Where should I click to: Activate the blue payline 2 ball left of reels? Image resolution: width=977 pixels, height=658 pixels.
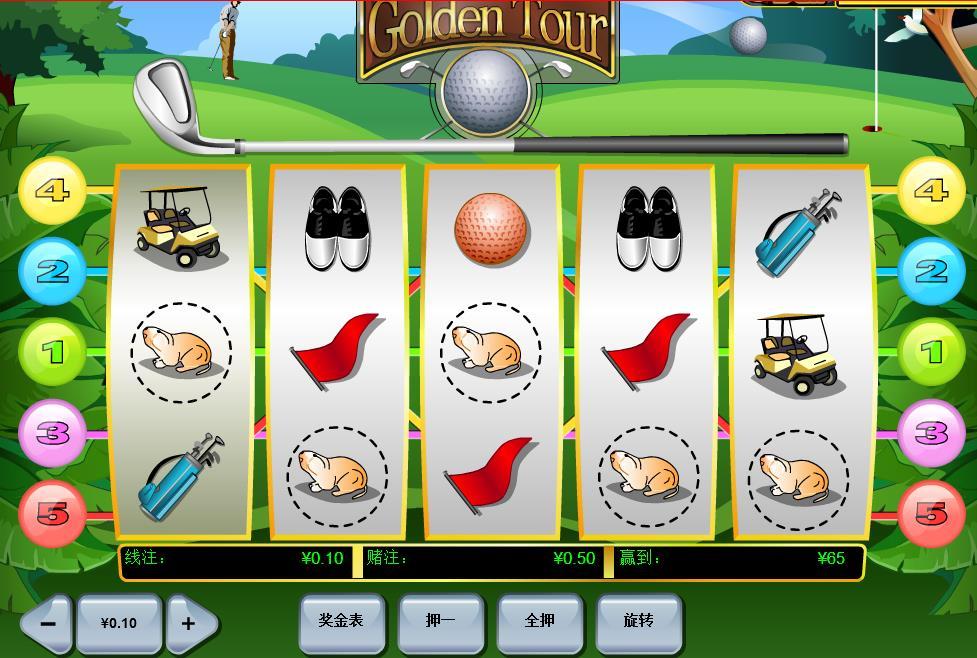click(x=52, y=272)
